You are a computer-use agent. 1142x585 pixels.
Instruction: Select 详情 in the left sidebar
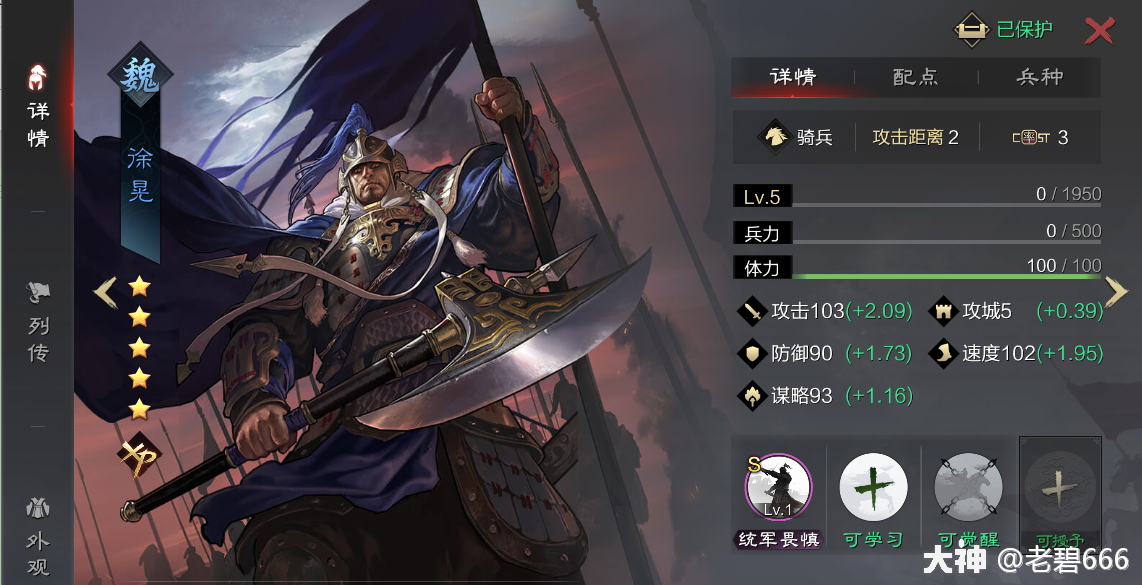coord(38,108)
